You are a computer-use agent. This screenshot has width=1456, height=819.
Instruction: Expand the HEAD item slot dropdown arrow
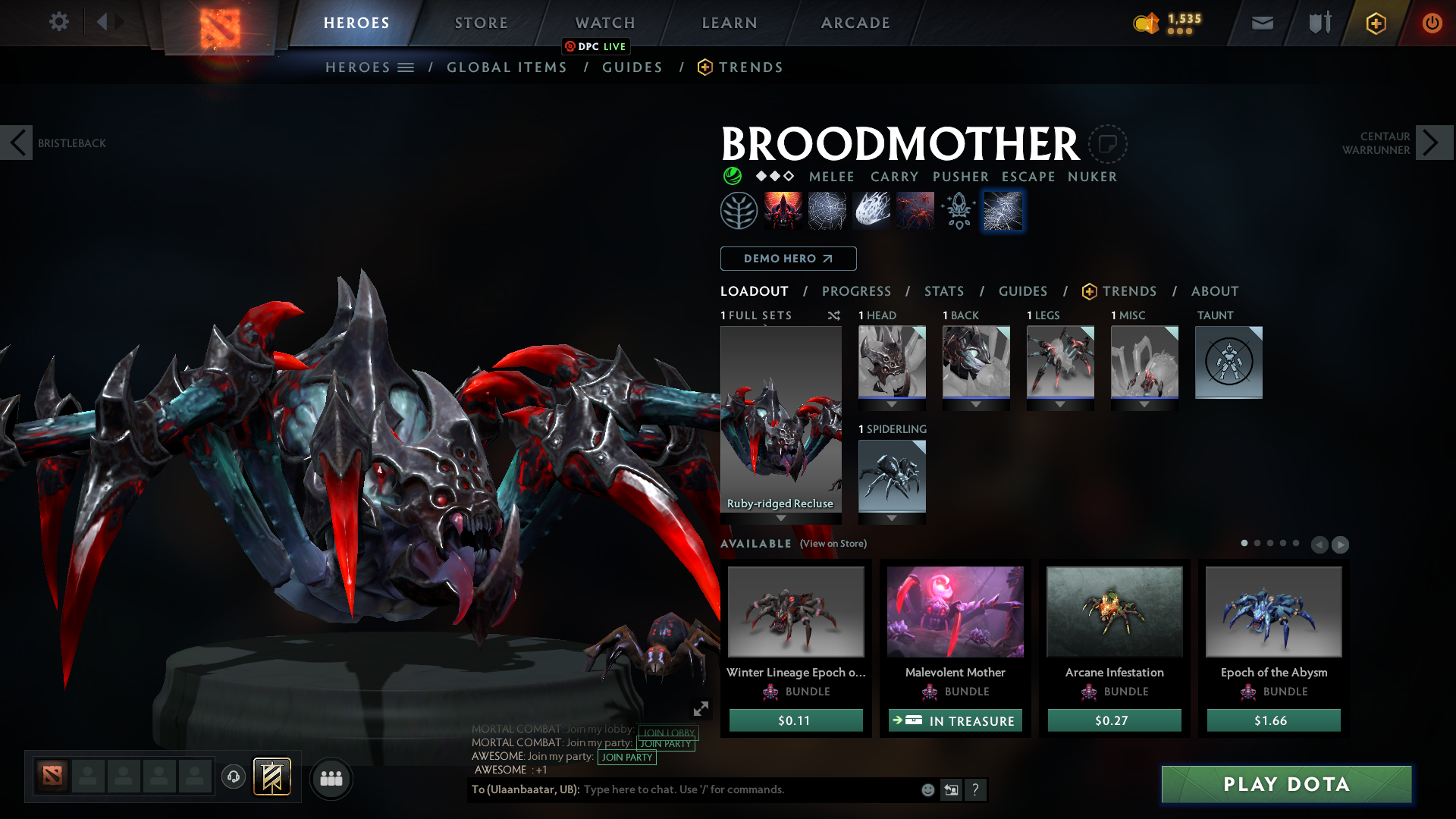892,404
